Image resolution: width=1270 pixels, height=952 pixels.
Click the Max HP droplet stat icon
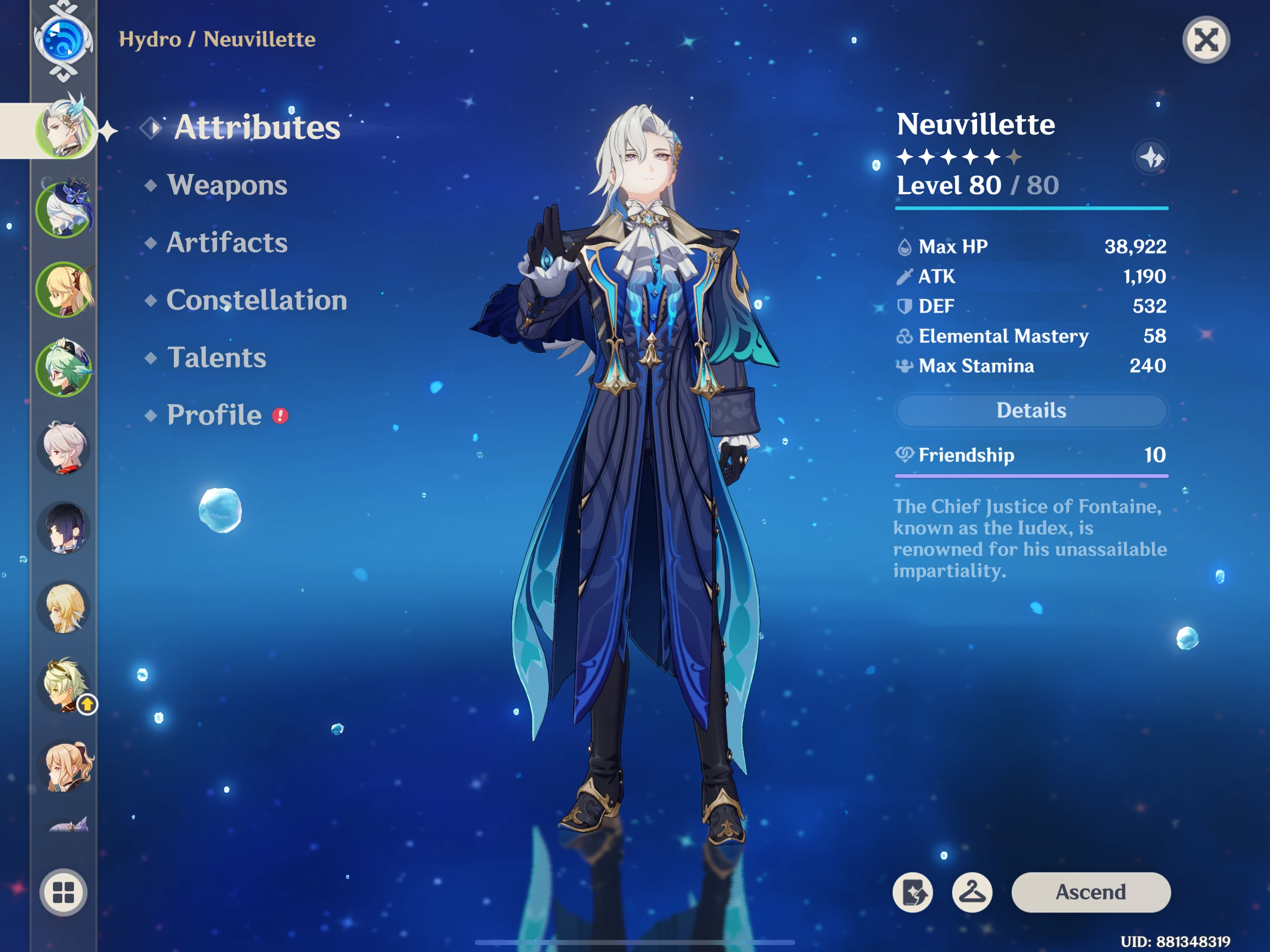(905, 246)
